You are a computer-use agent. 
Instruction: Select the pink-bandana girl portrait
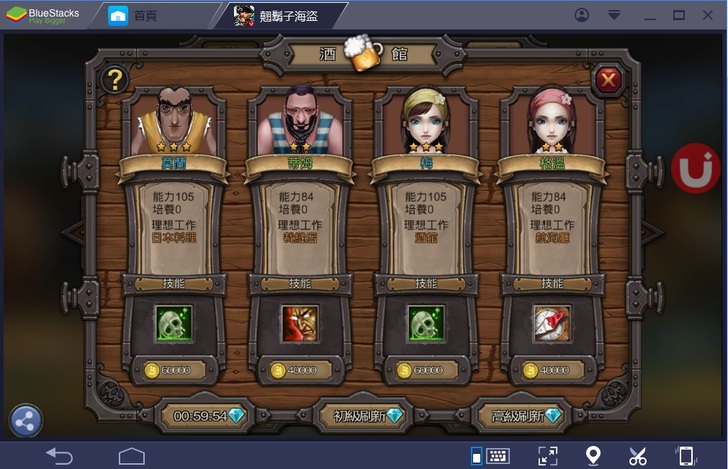[x=550, y=119]
